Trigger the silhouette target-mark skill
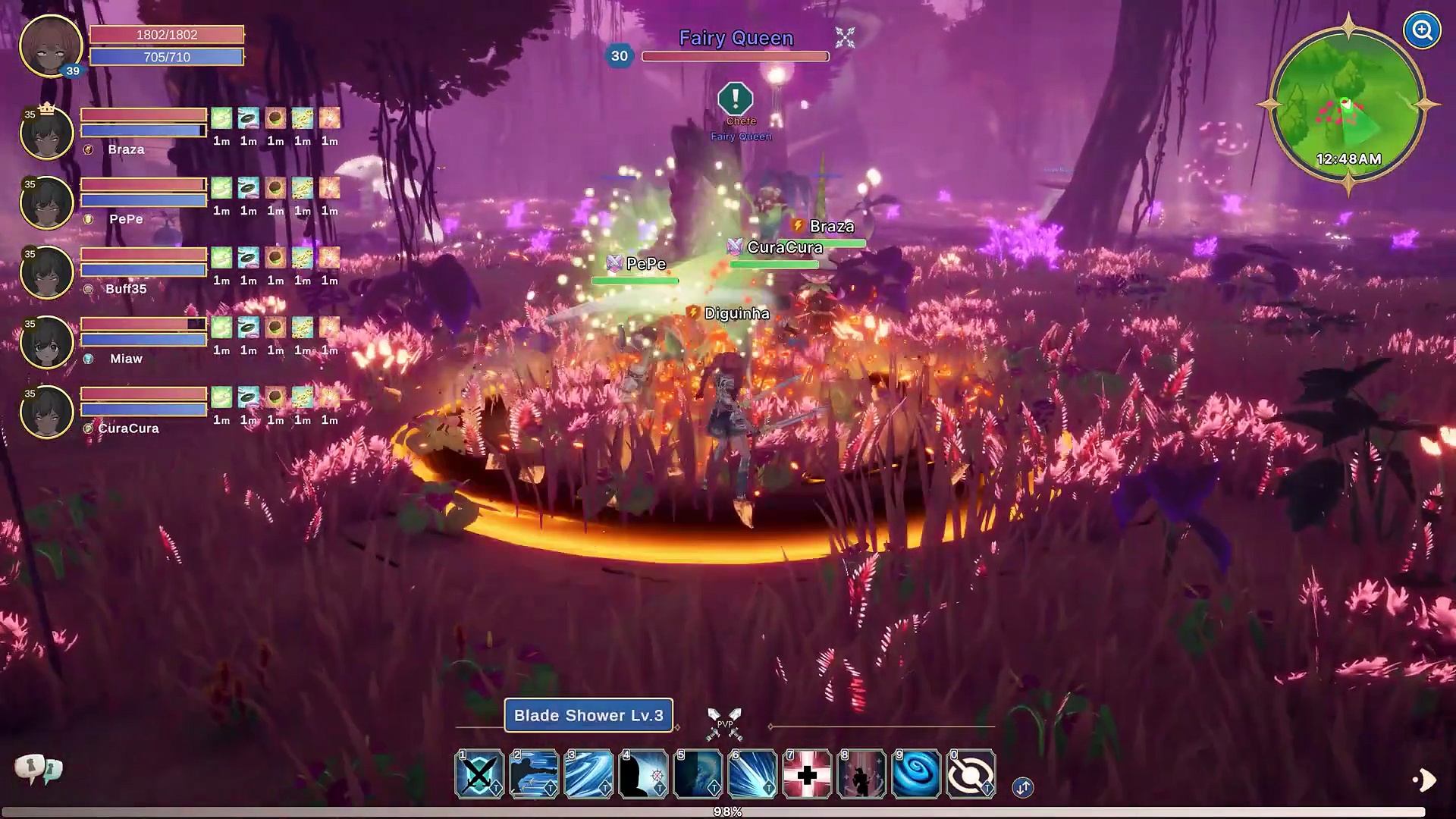The image size is (1456, 819). (x=643, y=774)
